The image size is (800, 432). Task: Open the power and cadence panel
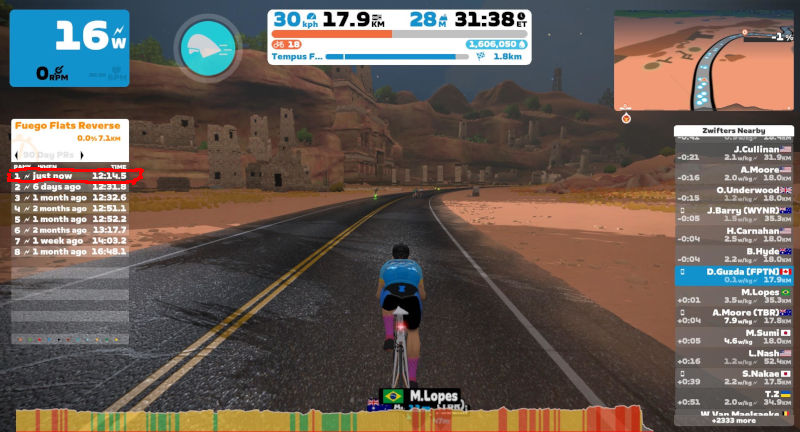click(69, 47)
